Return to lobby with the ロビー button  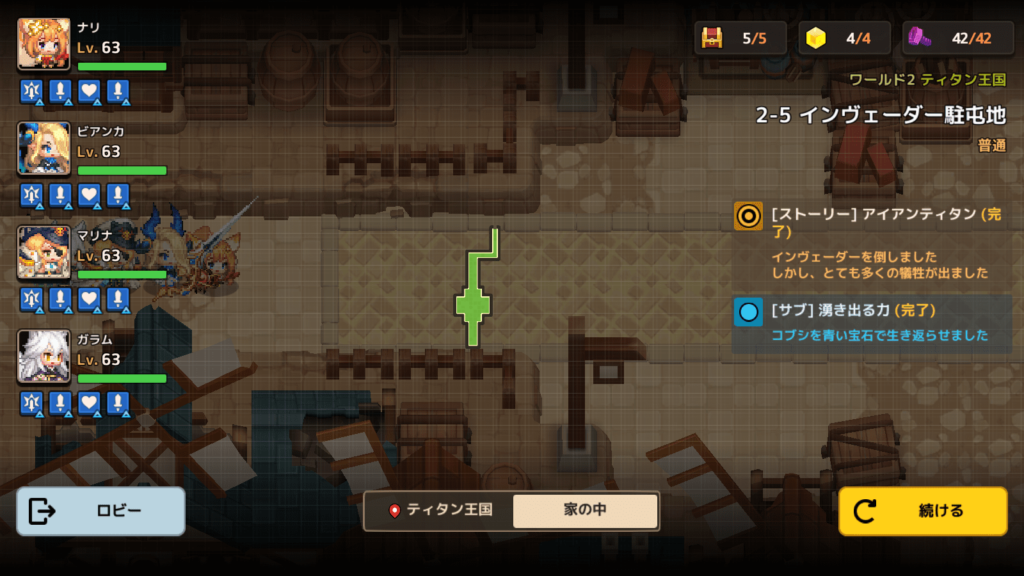(100, 511)
